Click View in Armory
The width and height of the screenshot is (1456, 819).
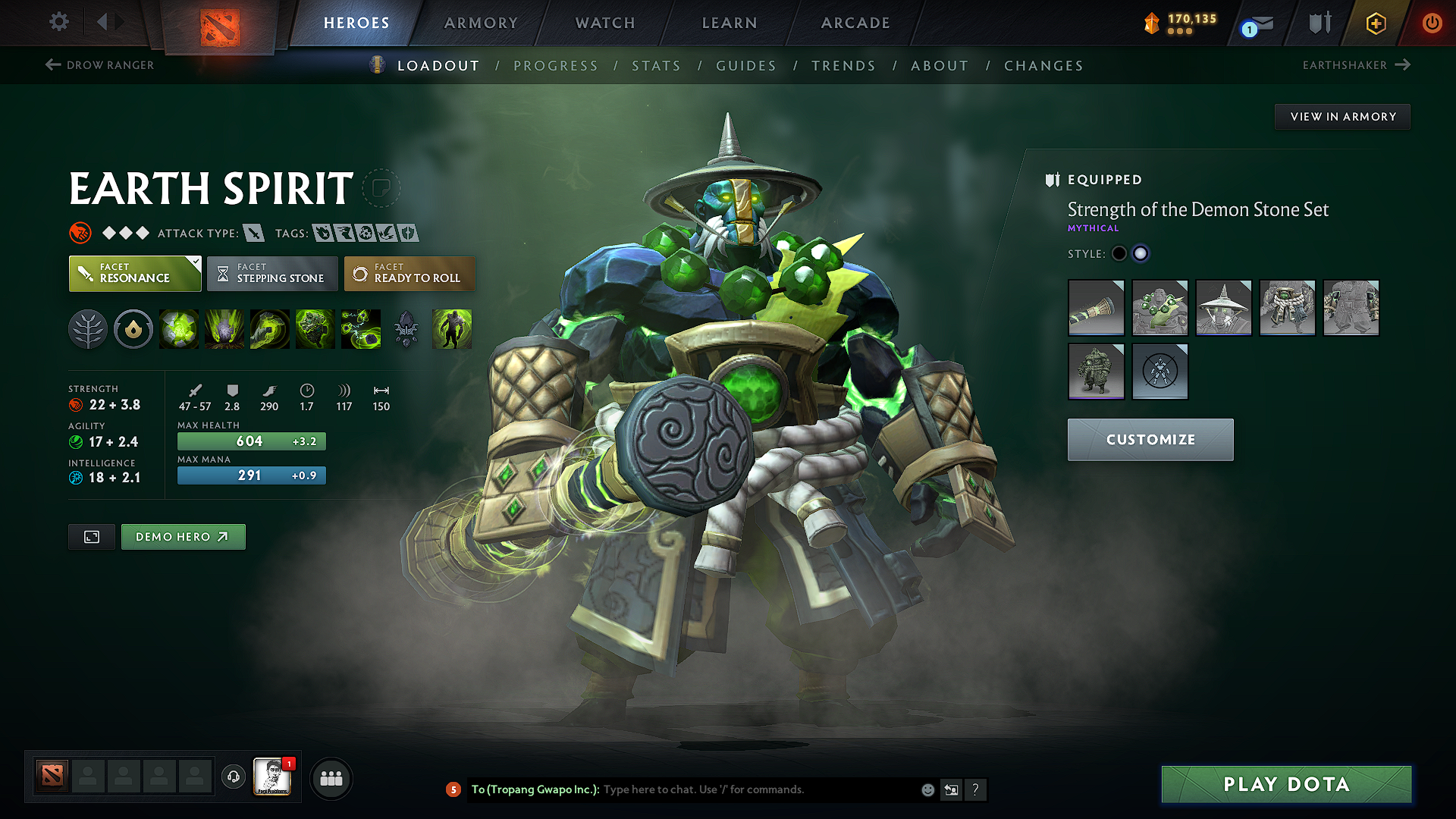pyautogui.click(x=1342, y=116)
